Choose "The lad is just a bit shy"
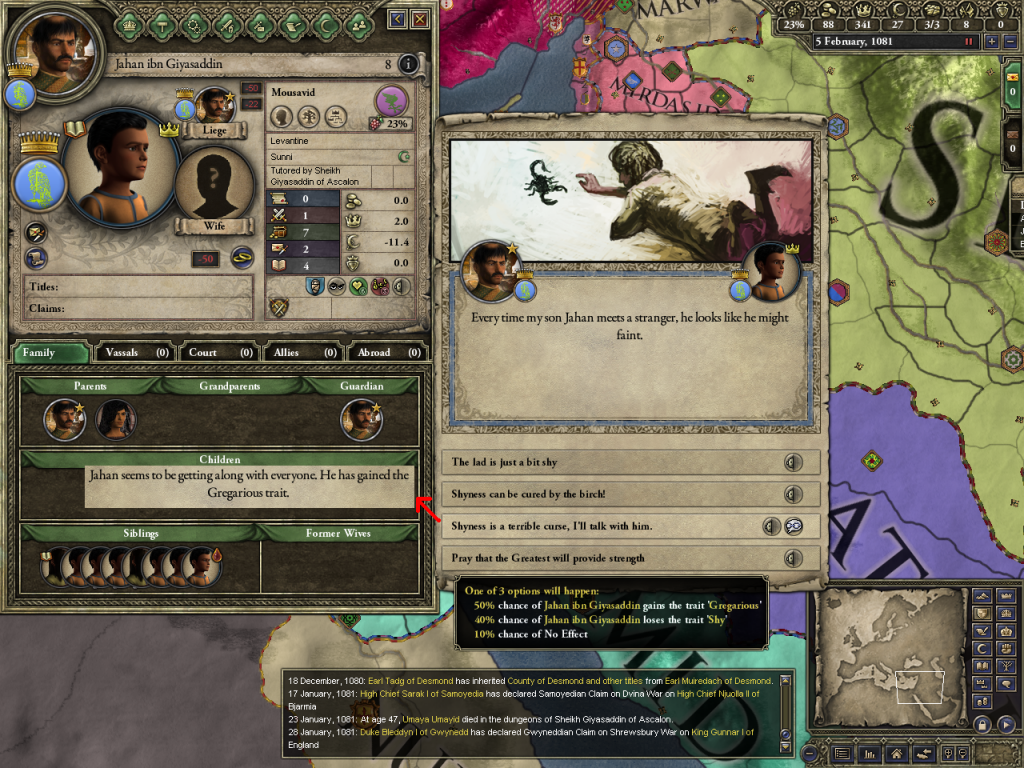Viewport: 1024px width, 768px height. click(x=630, y=462)
